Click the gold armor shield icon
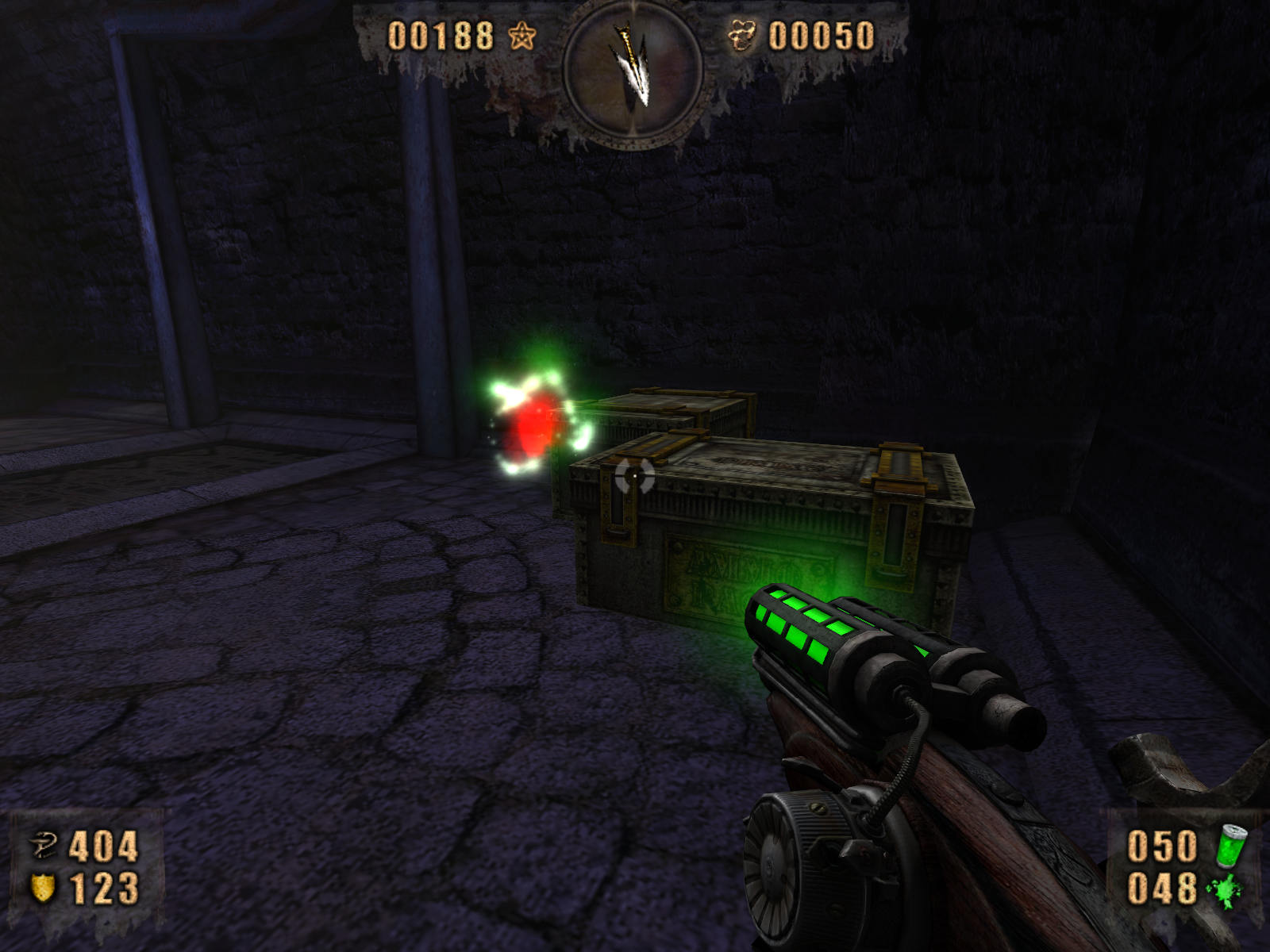Image resolution: width=1270 pixels, height=952 pixels. (x=42, y=888)
